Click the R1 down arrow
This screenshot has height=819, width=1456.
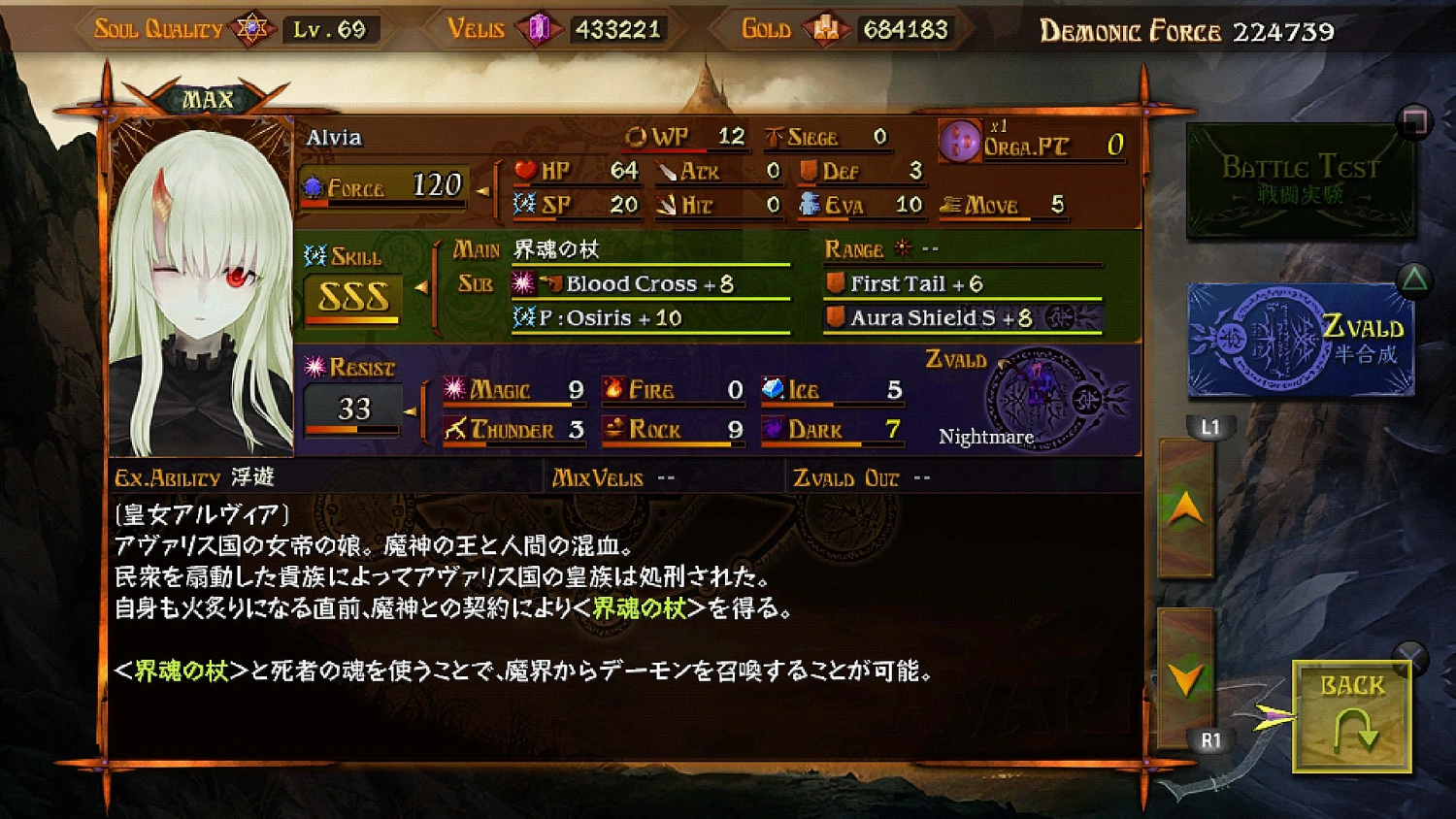[x=1185, y=677]
